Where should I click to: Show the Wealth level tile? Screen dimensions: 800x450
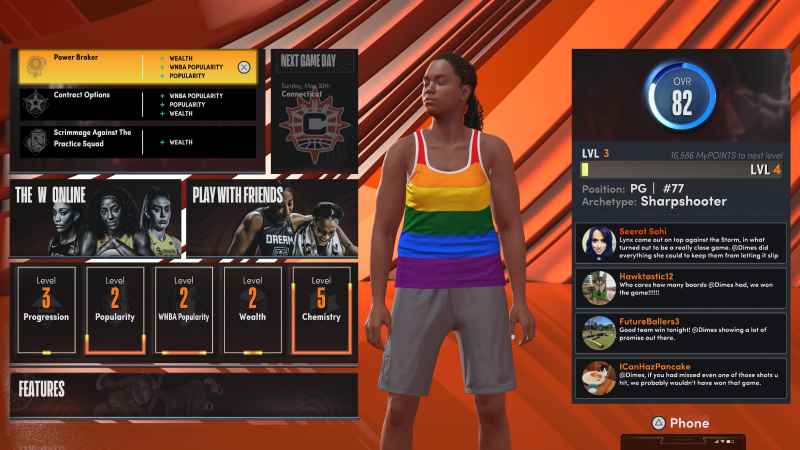coord(252,310)
